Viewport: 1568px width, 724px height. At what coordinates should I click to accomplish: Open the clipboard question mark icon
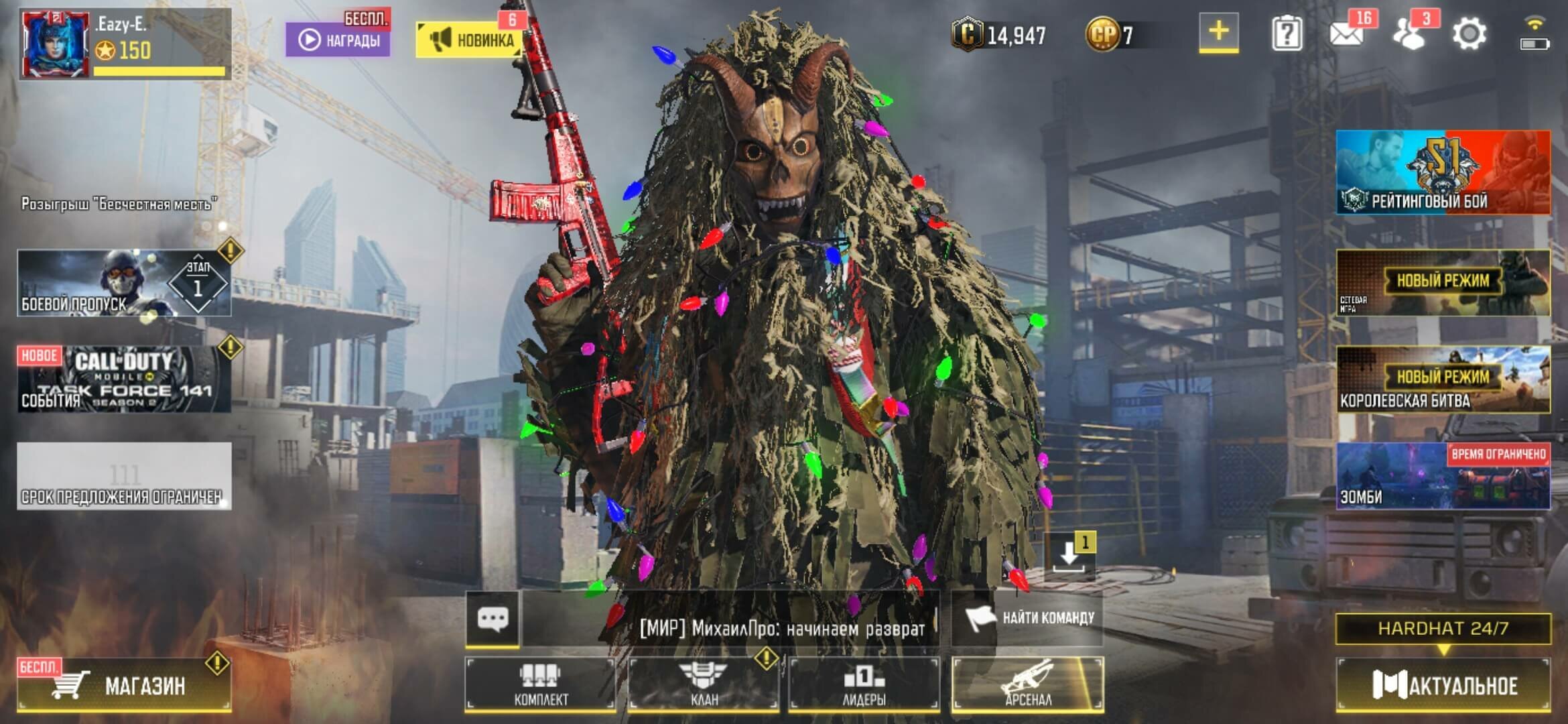pyautogui.click(x=1287, y=34)
